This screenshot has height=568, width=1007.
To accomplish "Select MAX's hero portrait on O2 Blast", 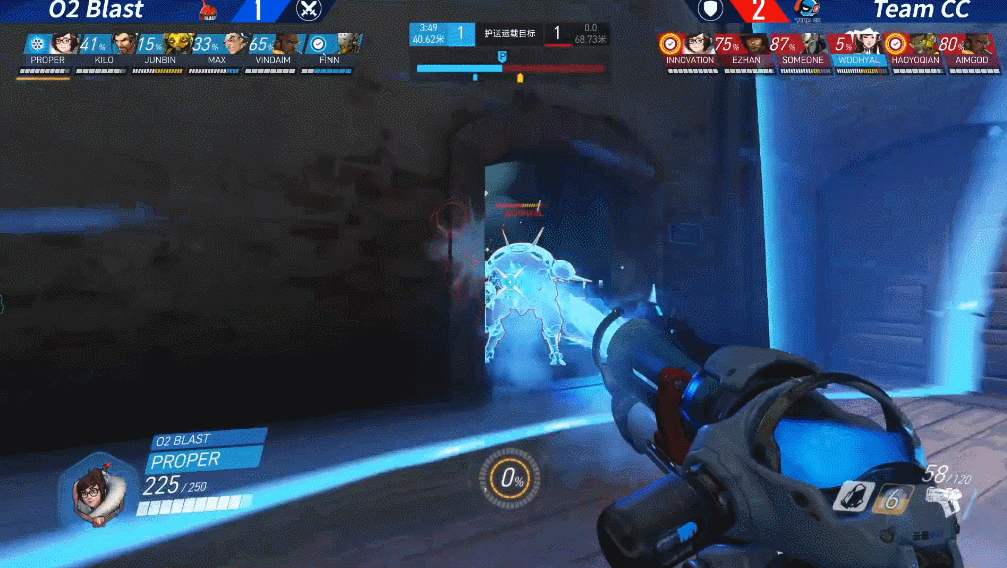I will [235, 44].
